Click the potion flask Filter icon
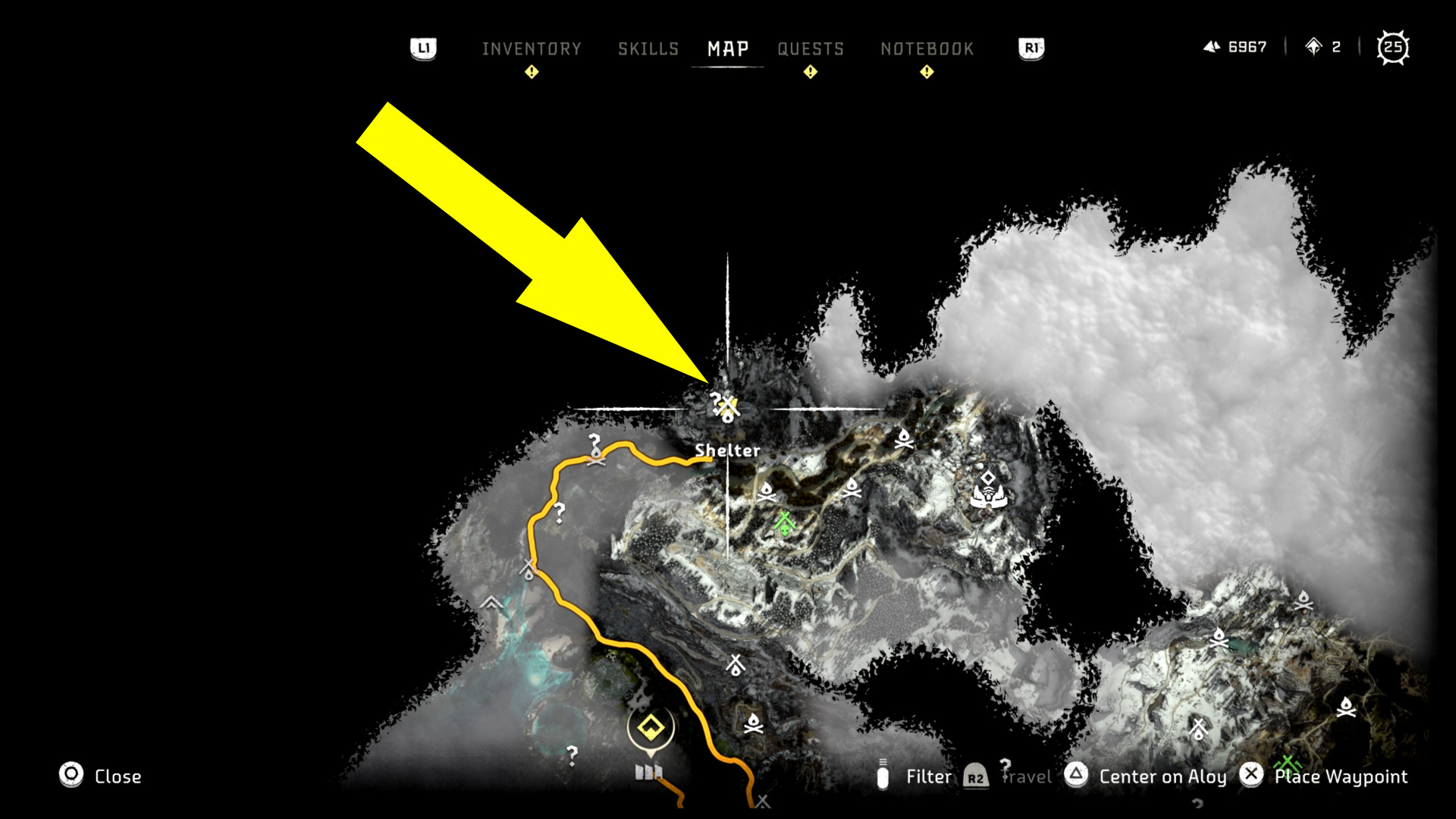Viewport: 1456px width, 819px height. 882,776
